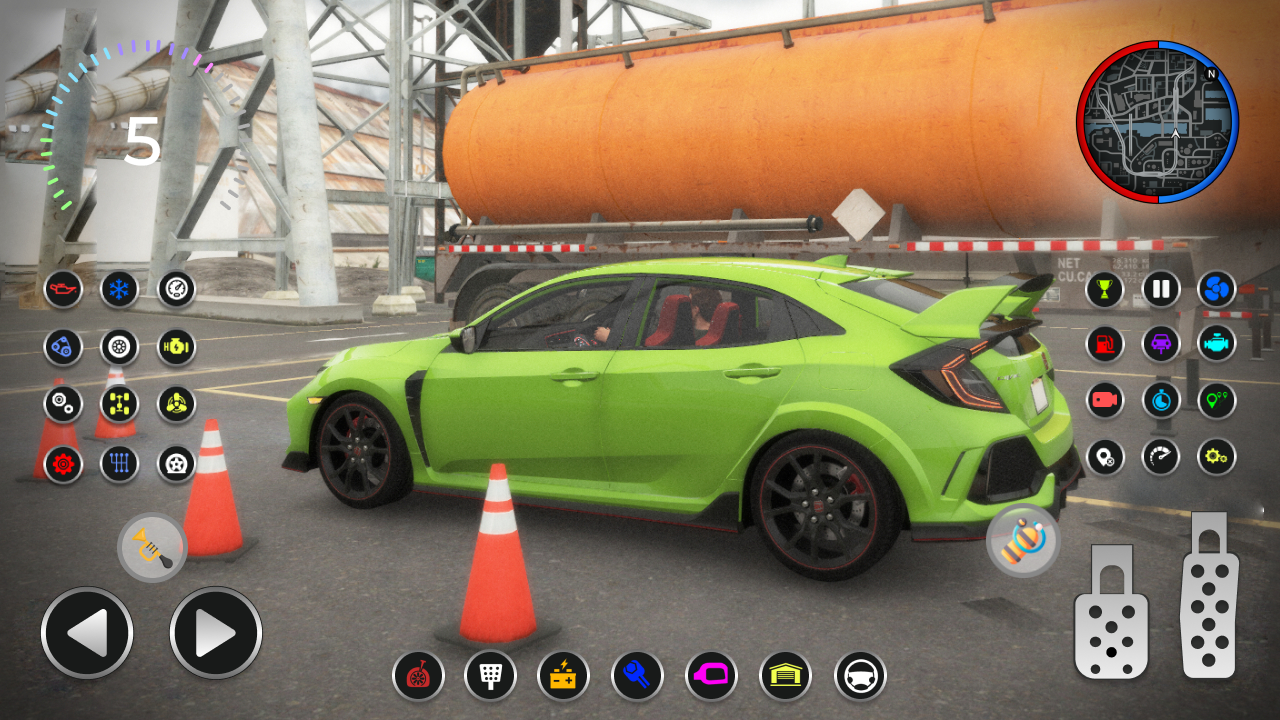Open the yellow garage icon
The image size is (1280, 720).
click(x=785, y=676)
